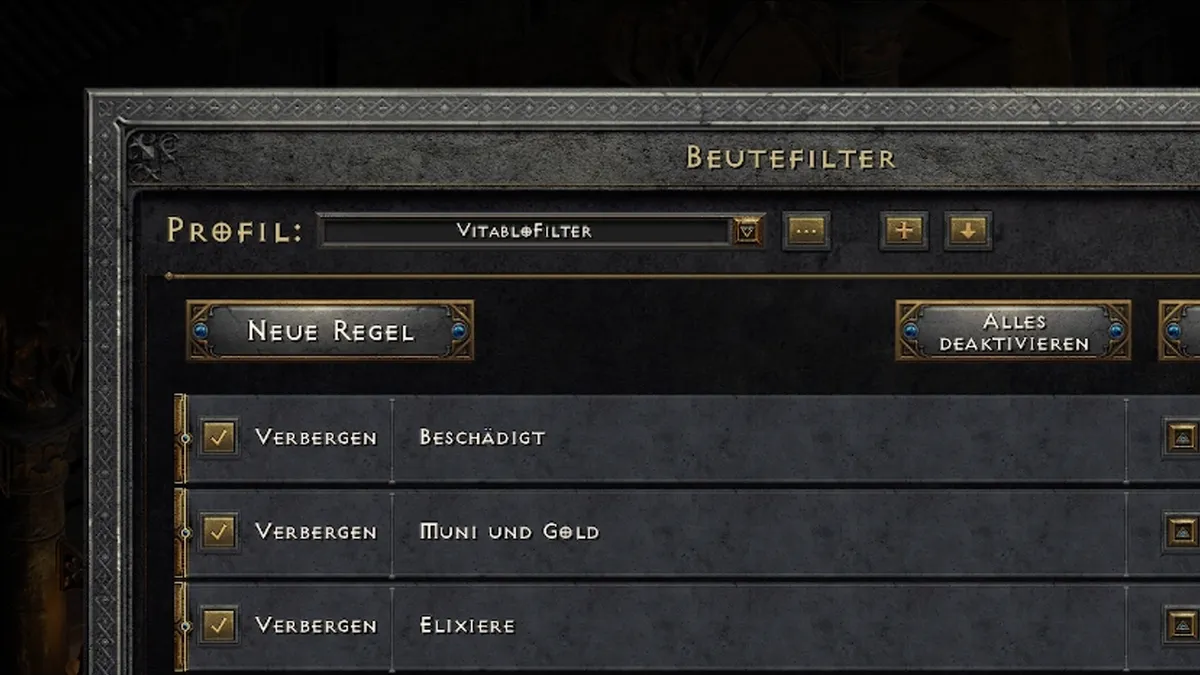Click the icon button on Beschädigt row

tap(1182, 438)
